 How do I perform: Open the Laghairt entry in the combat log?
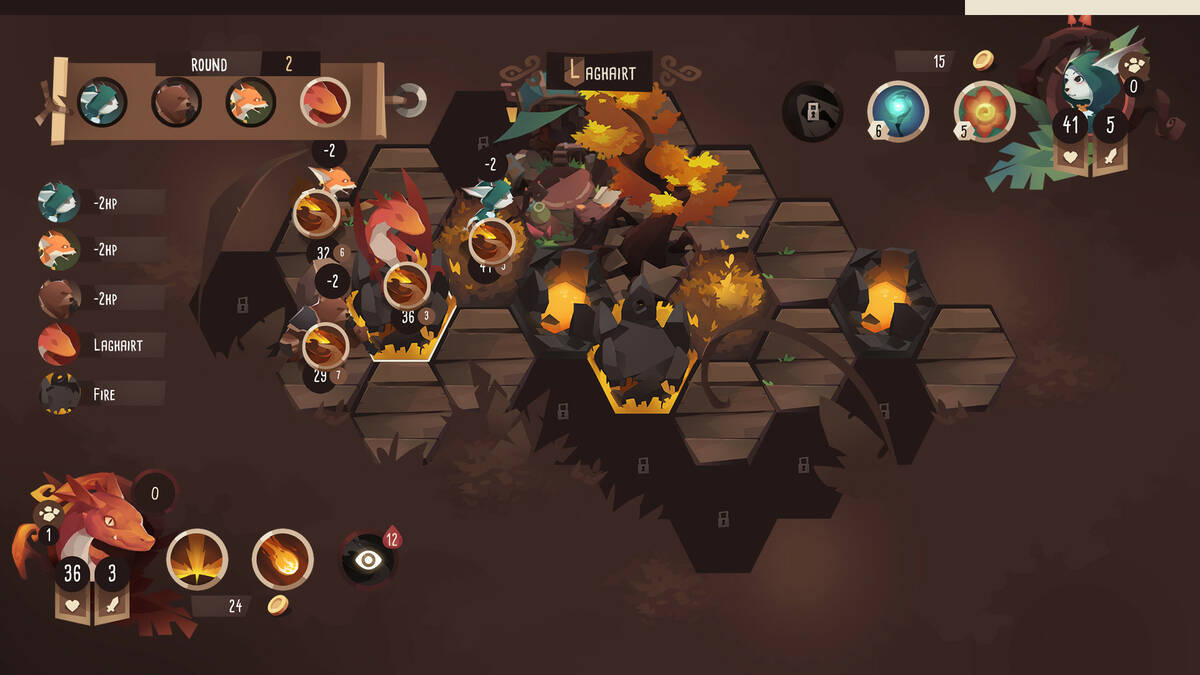point(100,346)
